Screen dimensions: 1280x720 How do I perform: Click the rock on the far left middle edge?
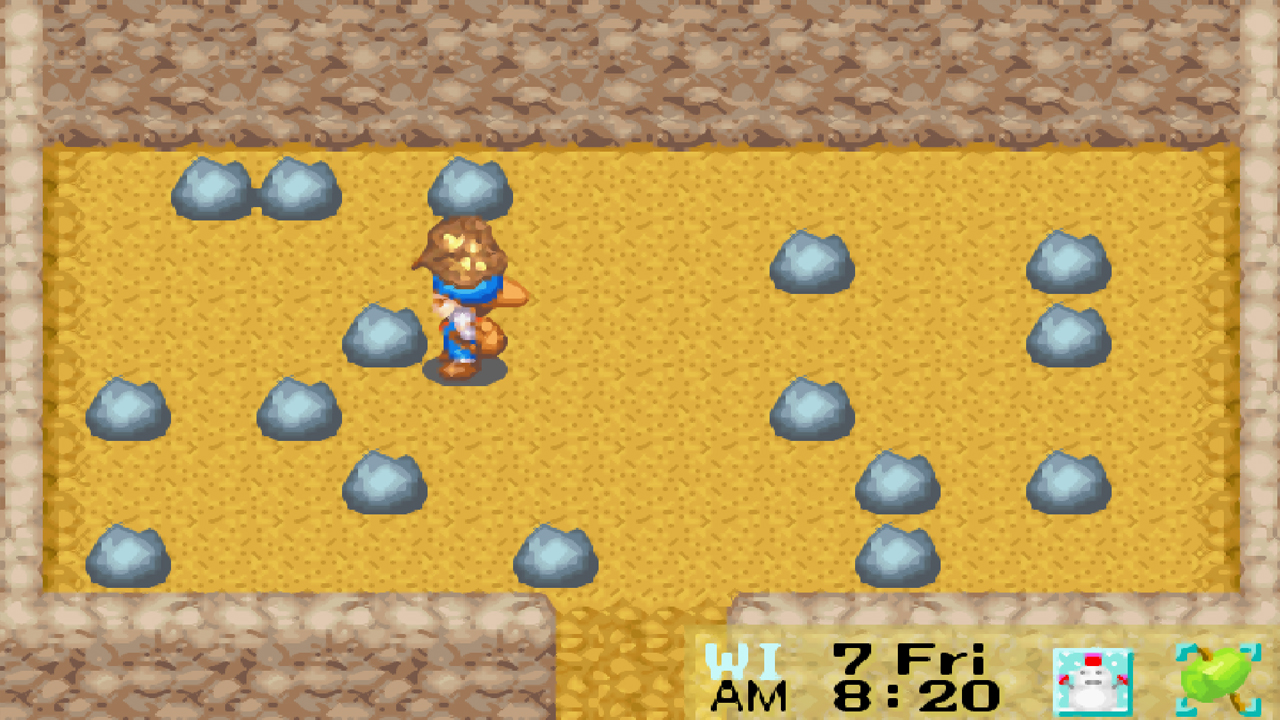[x=128, y=408]
